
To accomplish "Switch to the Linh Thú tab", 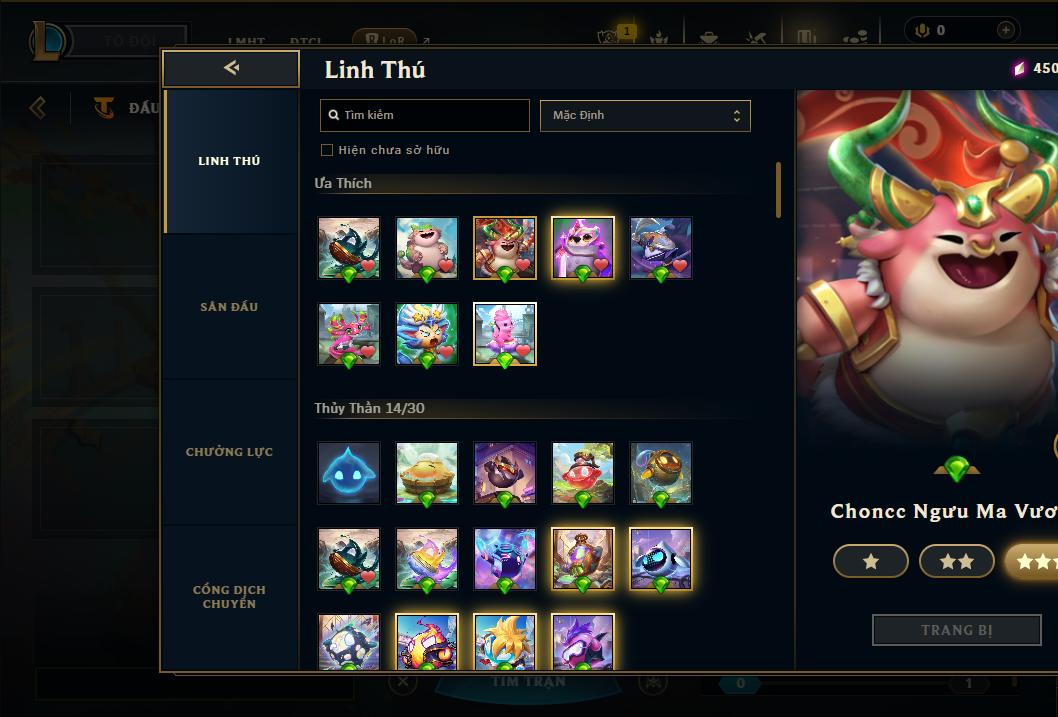I will [229, 161].
